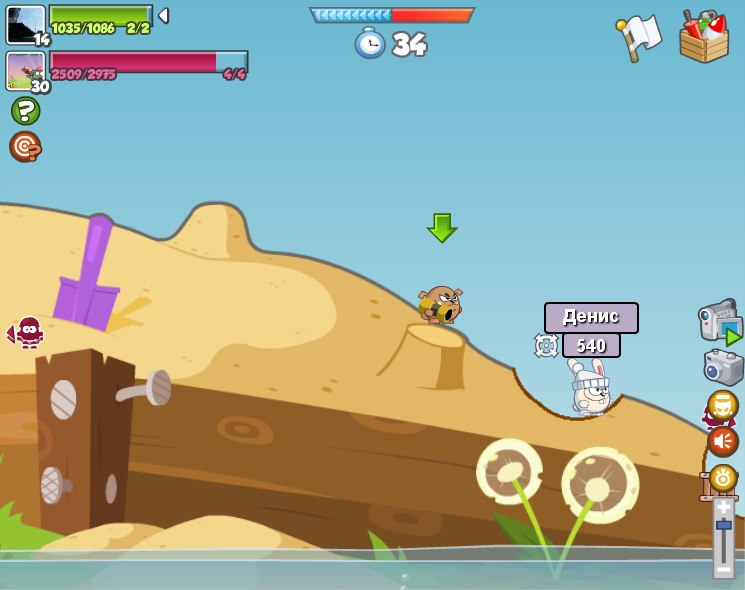745x590 pixels.
Task: Click the blue zoom slider handle
Action: pyautogui.click(x=723, y=525)
